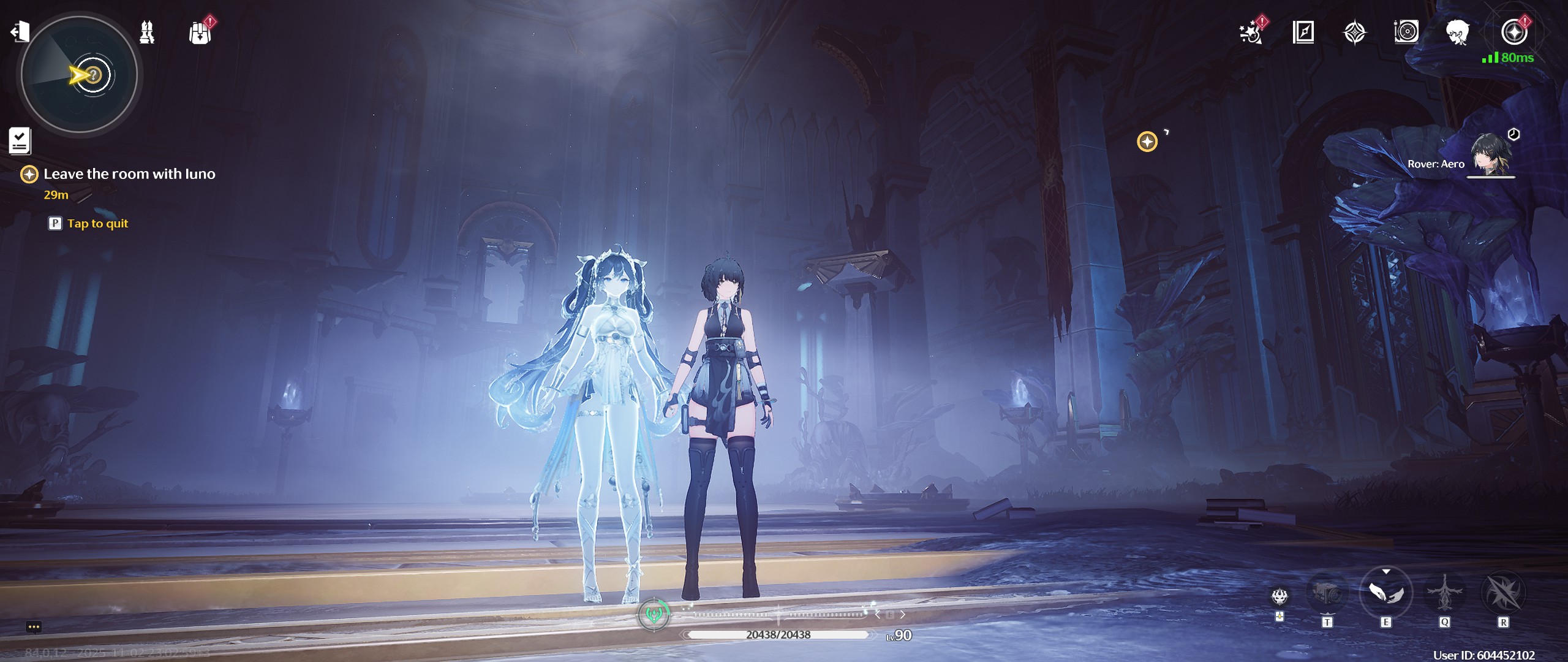Activate the two hands skill
This screenshot has height=662, width=1568.
click(1385, 593)
